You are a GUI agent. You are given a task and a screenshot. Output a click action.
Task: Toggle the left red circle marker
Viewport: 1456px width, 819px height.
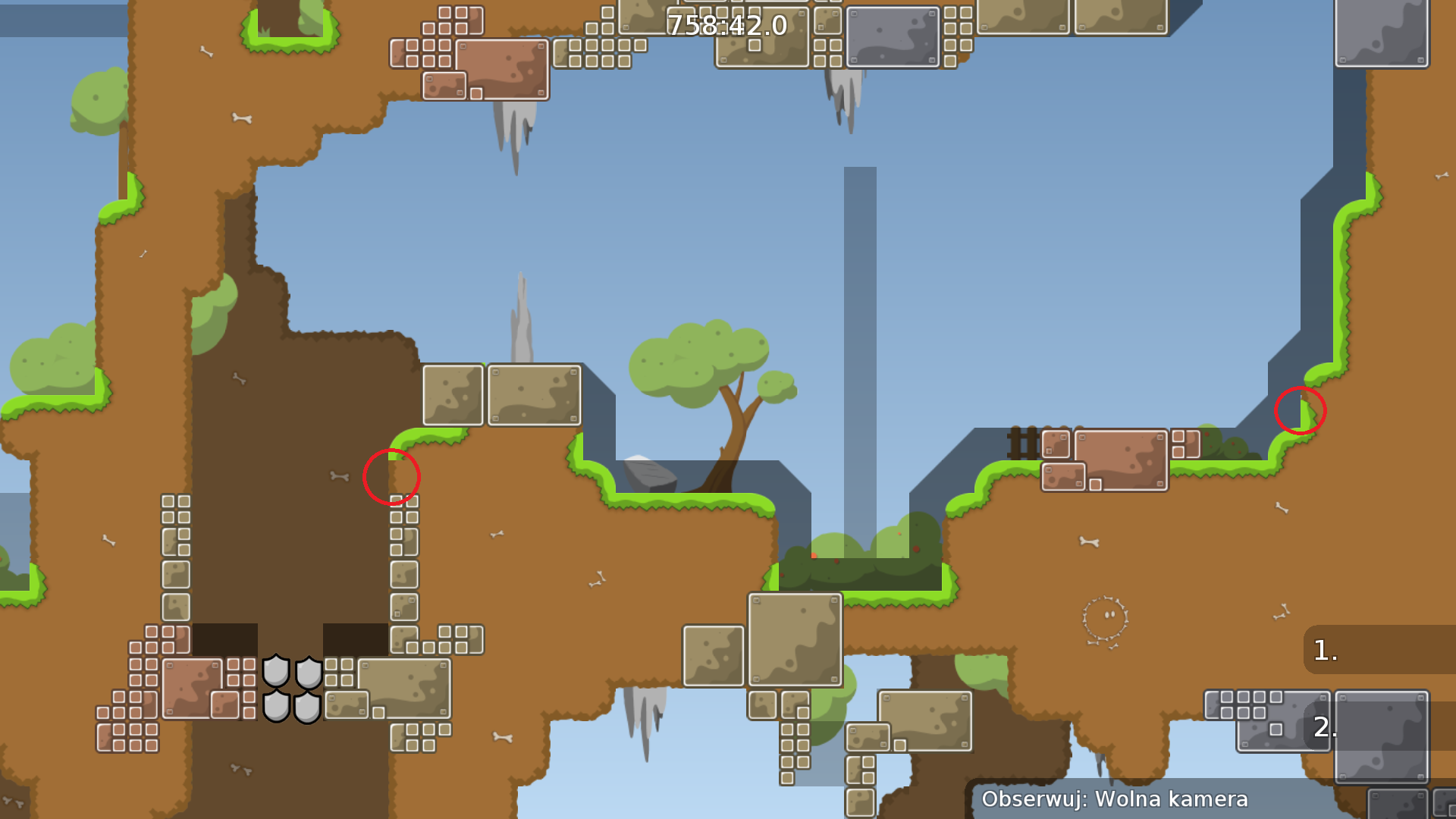point(392,477)
